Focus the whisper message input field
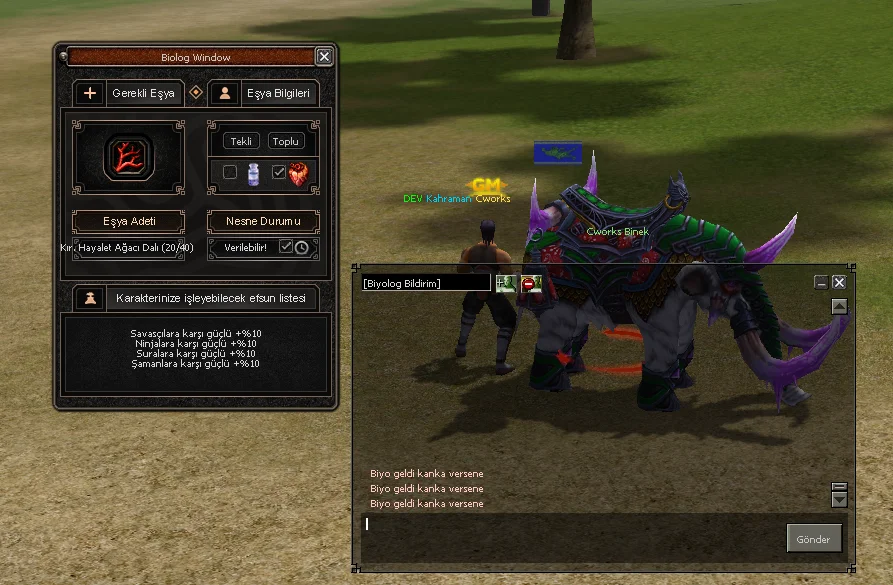 570,536
